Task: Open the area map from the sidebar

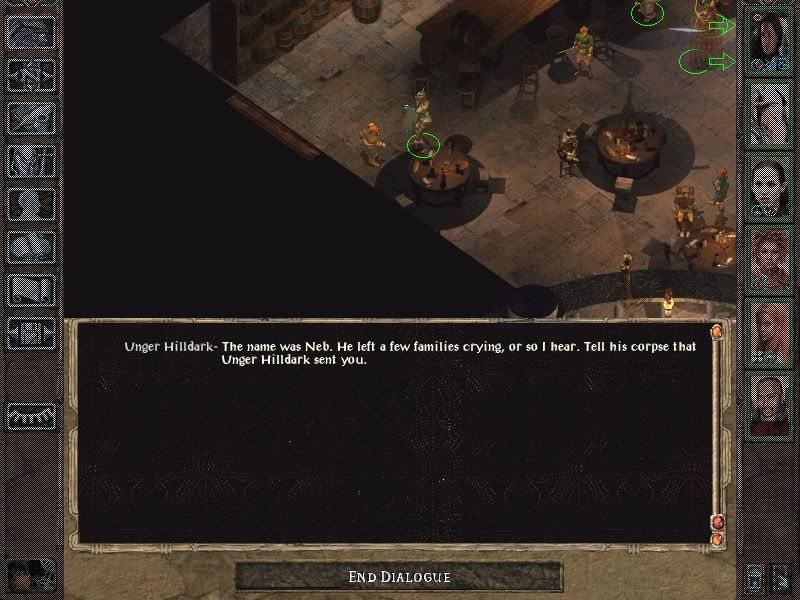Action: pyautogui.click(x=30, y=75)
